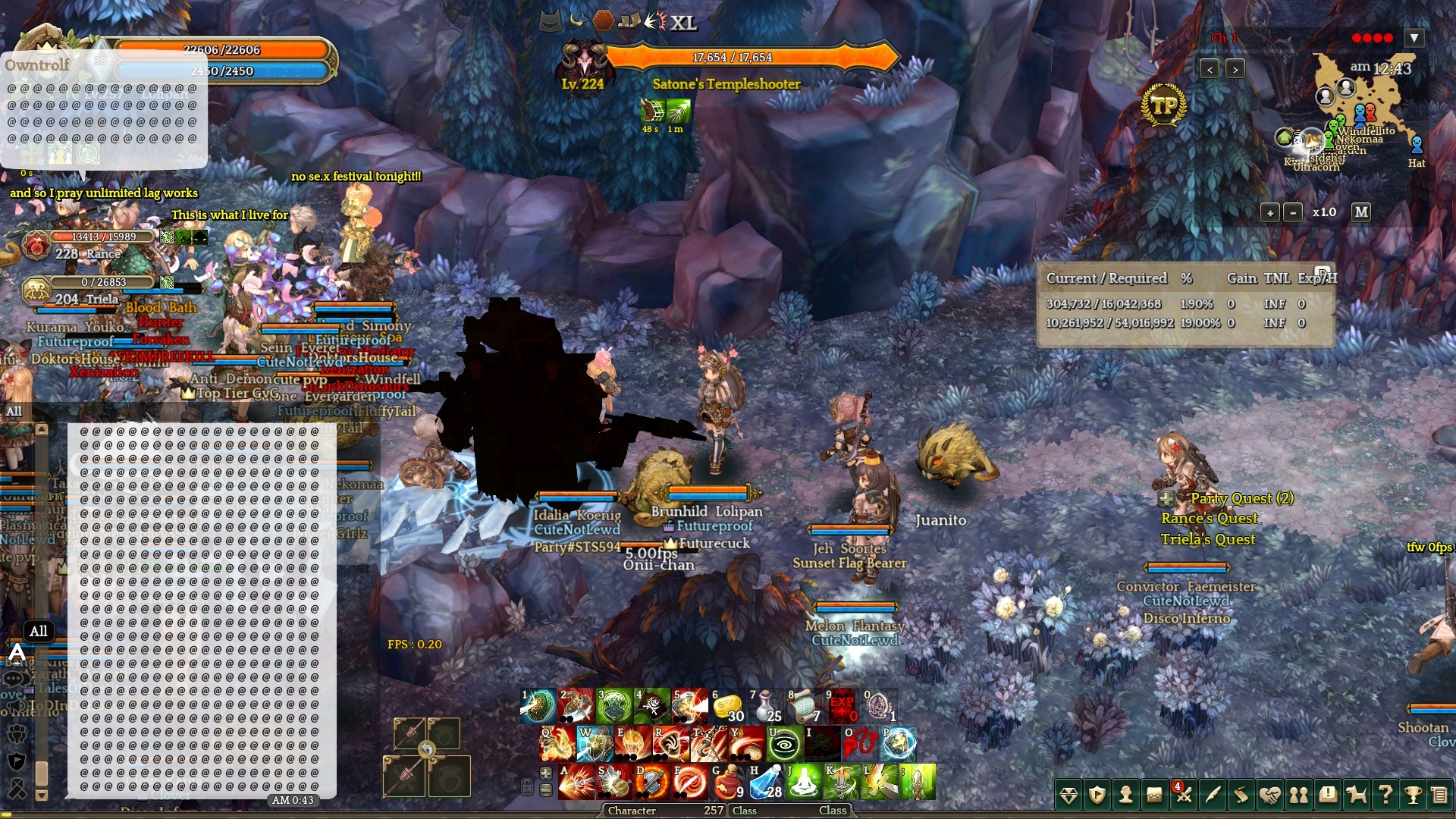Use the warp scroll in slot 8

click(x=803, y=707)
